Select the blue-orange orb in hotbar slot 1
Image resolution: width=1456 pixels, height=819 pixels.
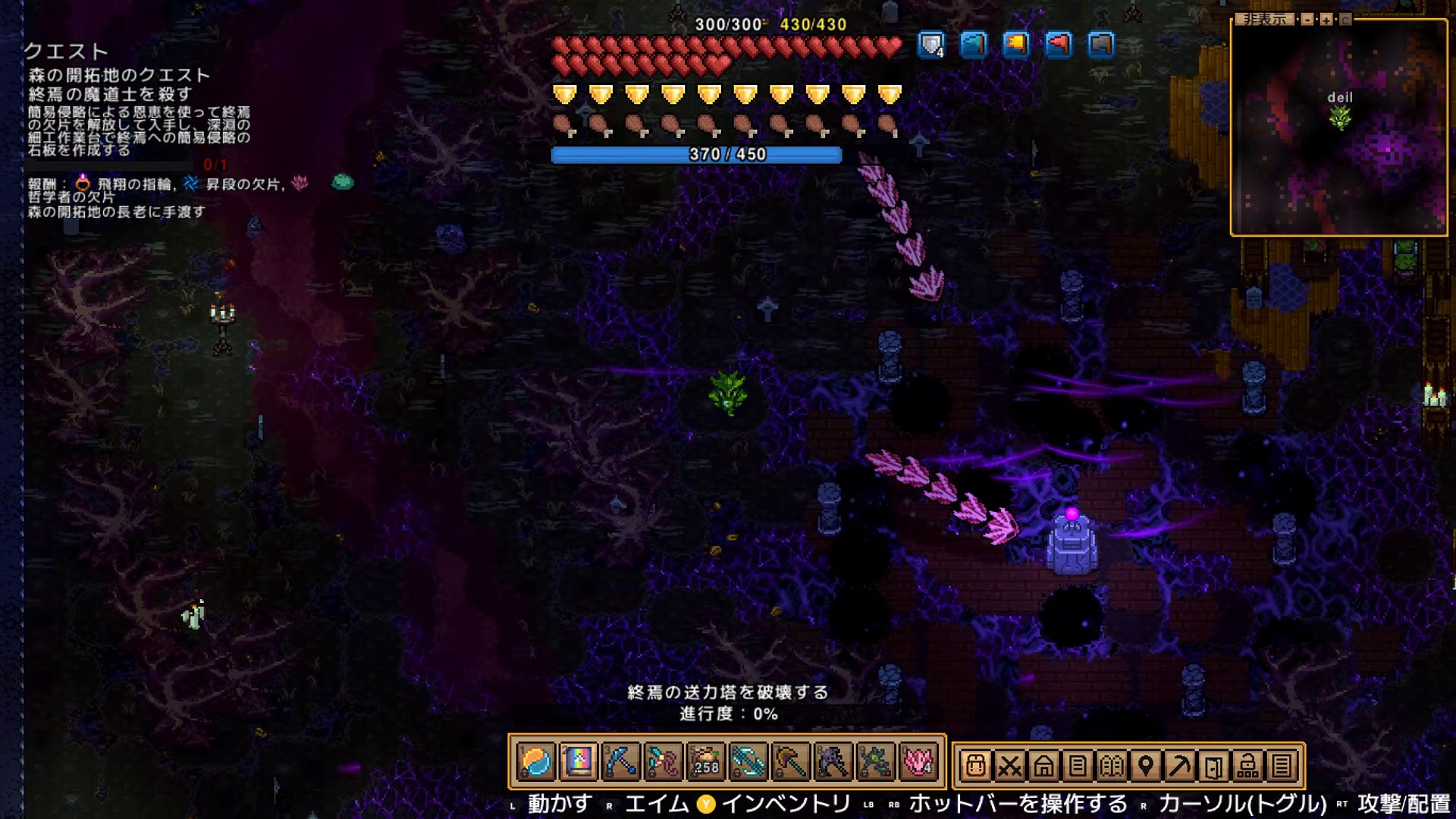(x=535, y=761)
